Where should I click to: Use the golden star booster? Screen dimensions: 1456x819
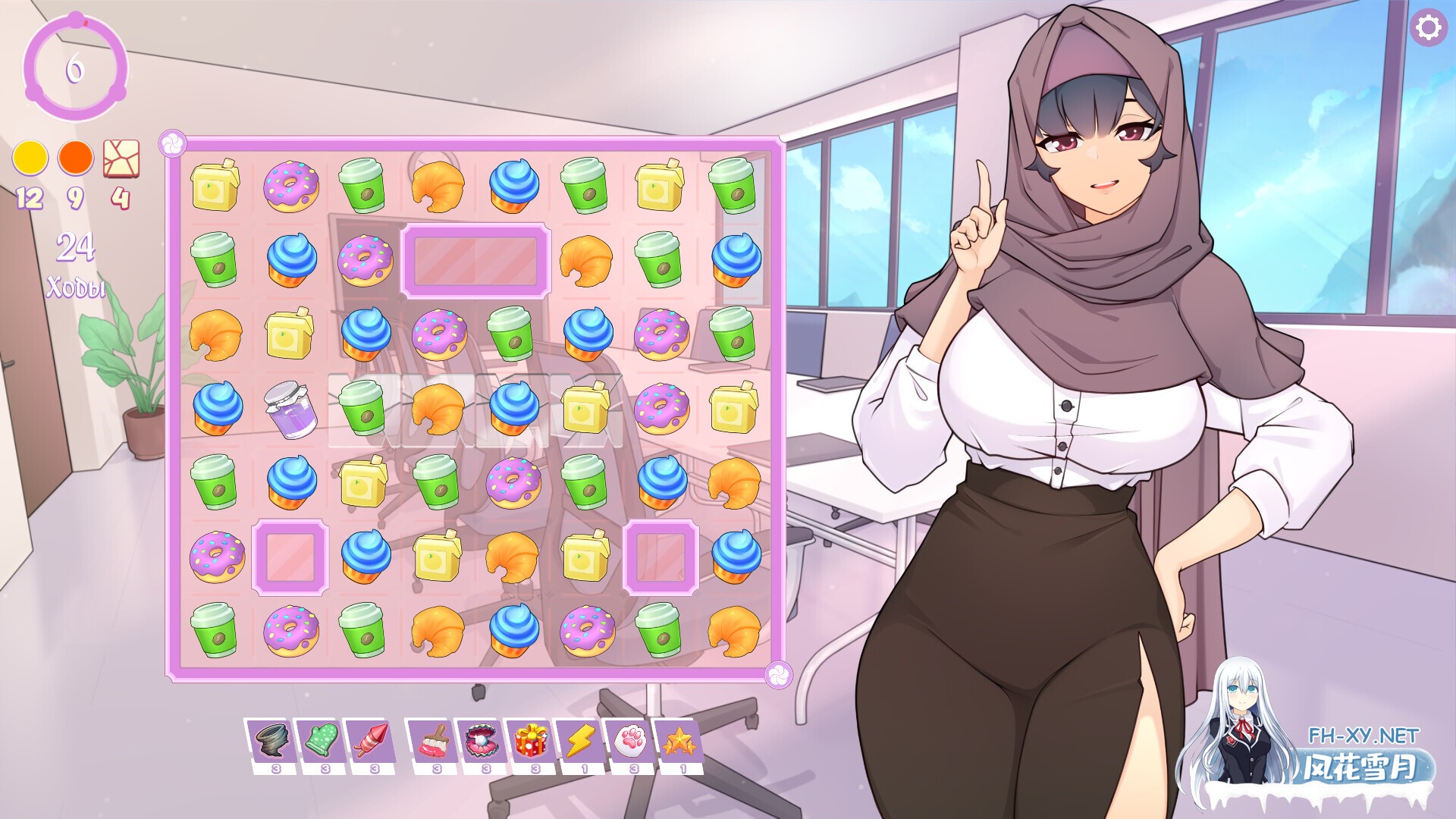[x=682, y=737]
